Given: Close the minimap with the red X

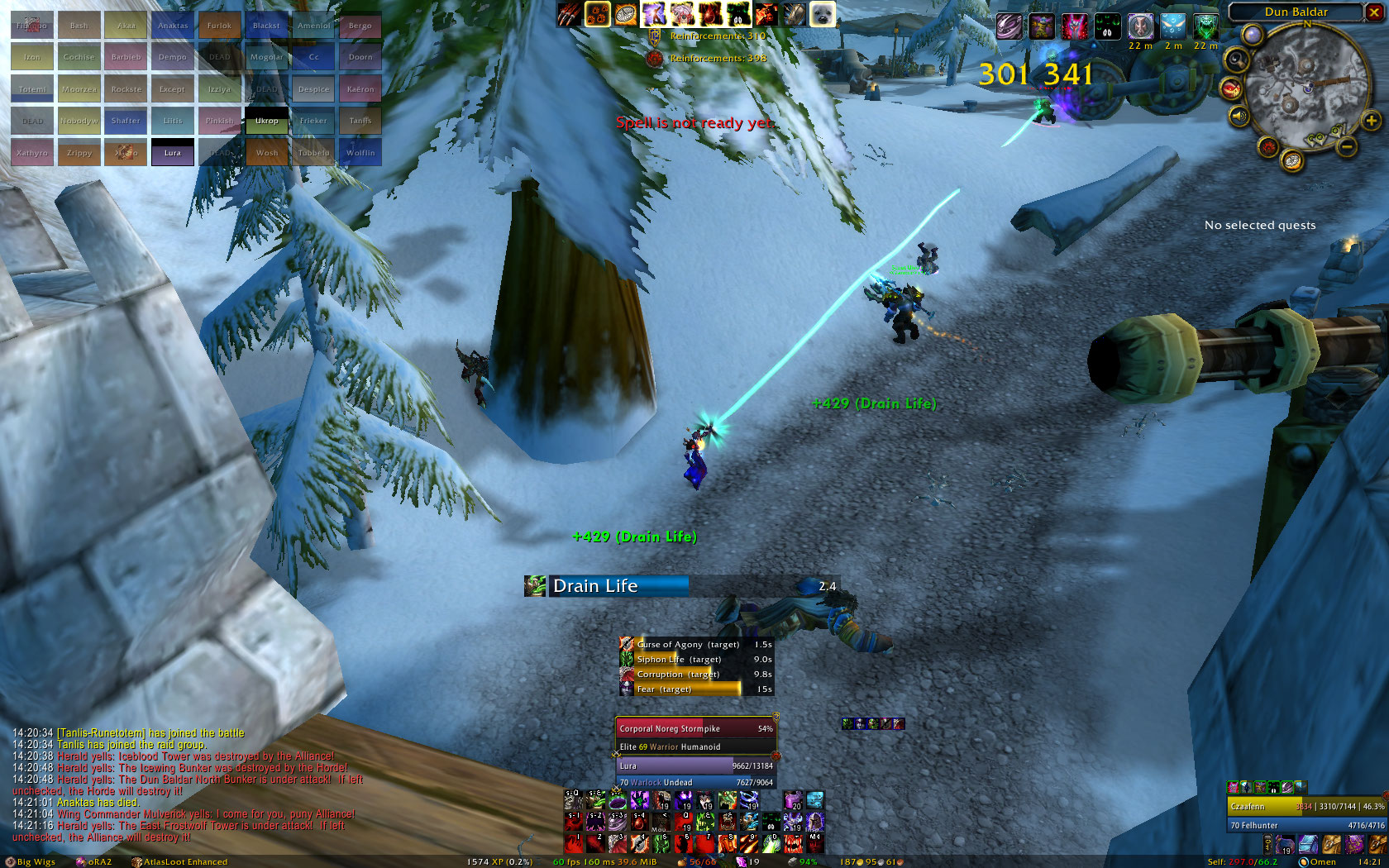Looking at the screenshot, I should [x=1375, y=12].
